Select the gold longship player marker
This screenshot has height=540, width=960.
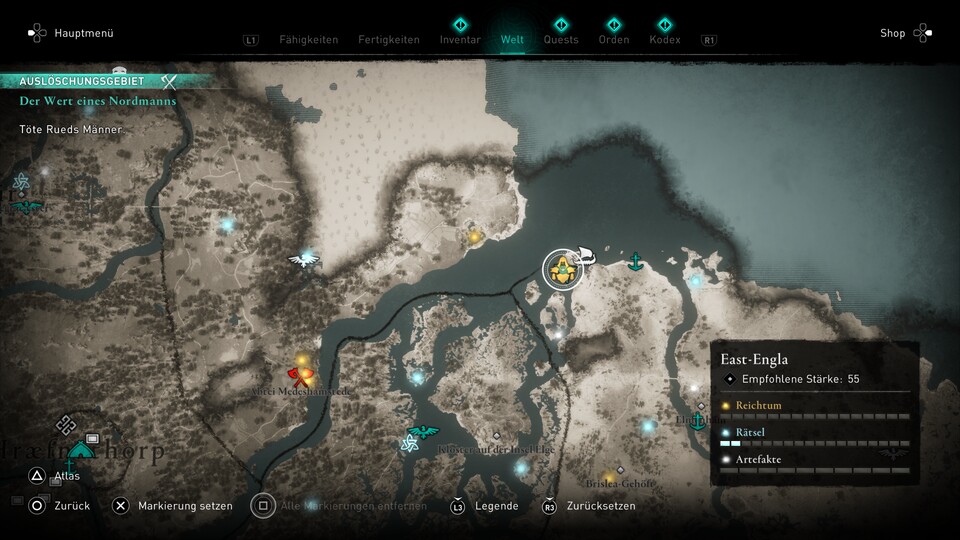click(x=563, y=268)
